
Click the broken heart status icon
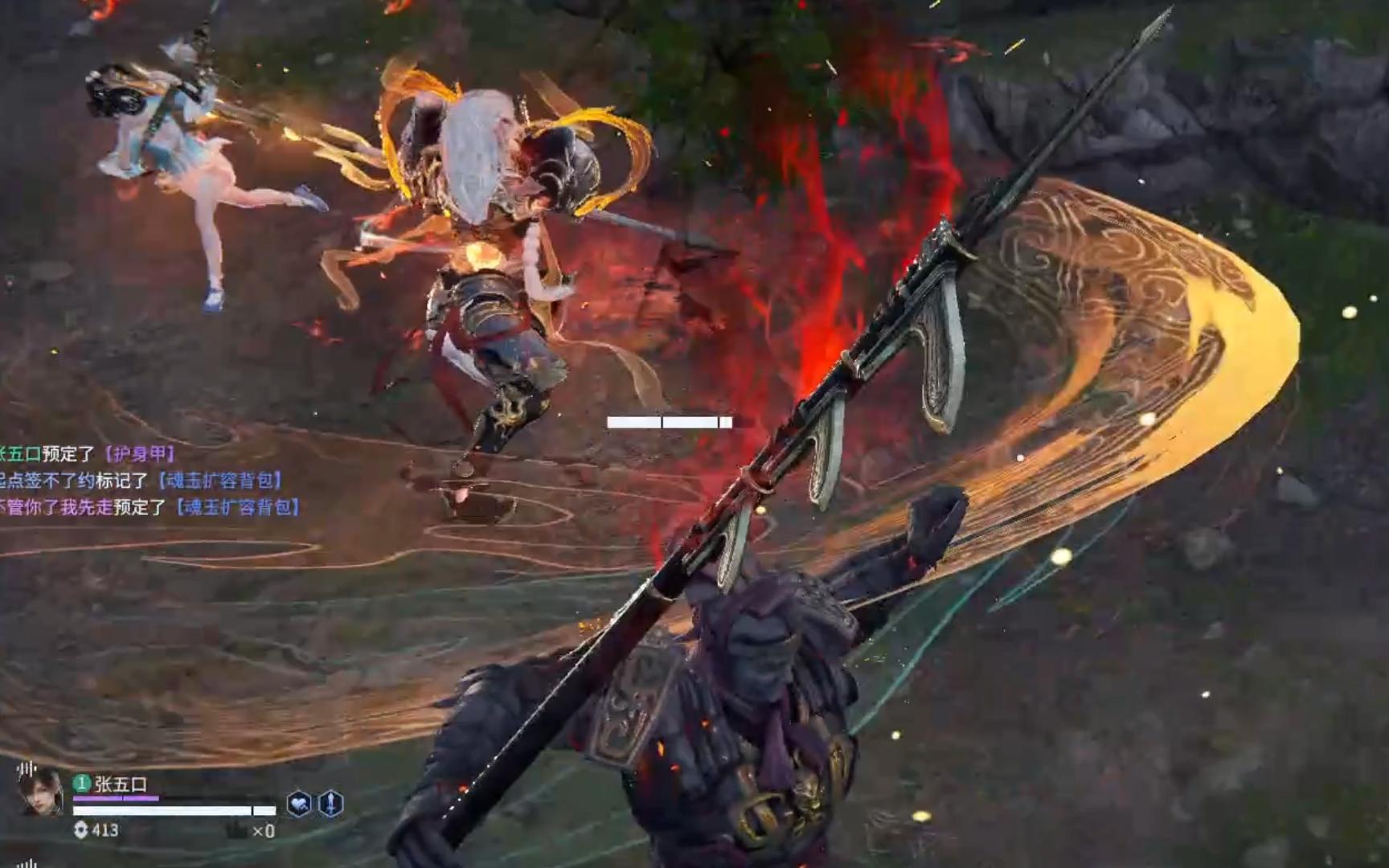(x=299, y=803)
